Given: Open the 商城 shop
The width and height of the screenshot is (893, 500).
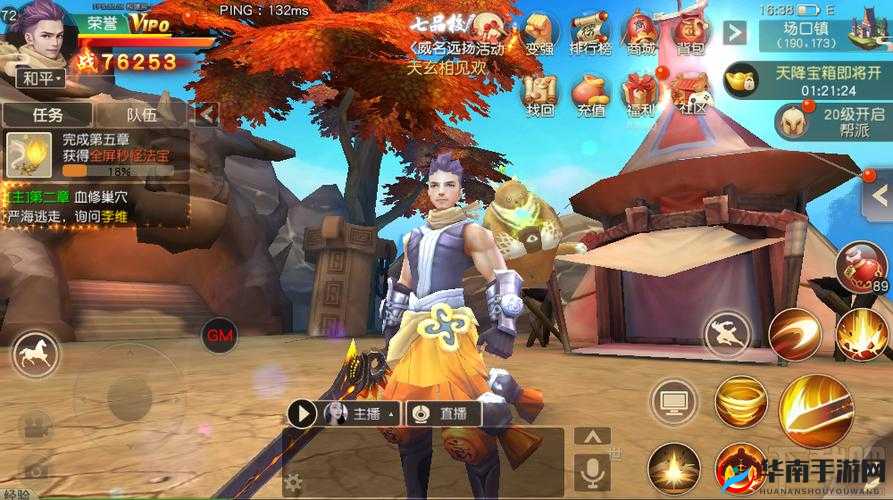Looking at the screenshot, I should point(639,33).
